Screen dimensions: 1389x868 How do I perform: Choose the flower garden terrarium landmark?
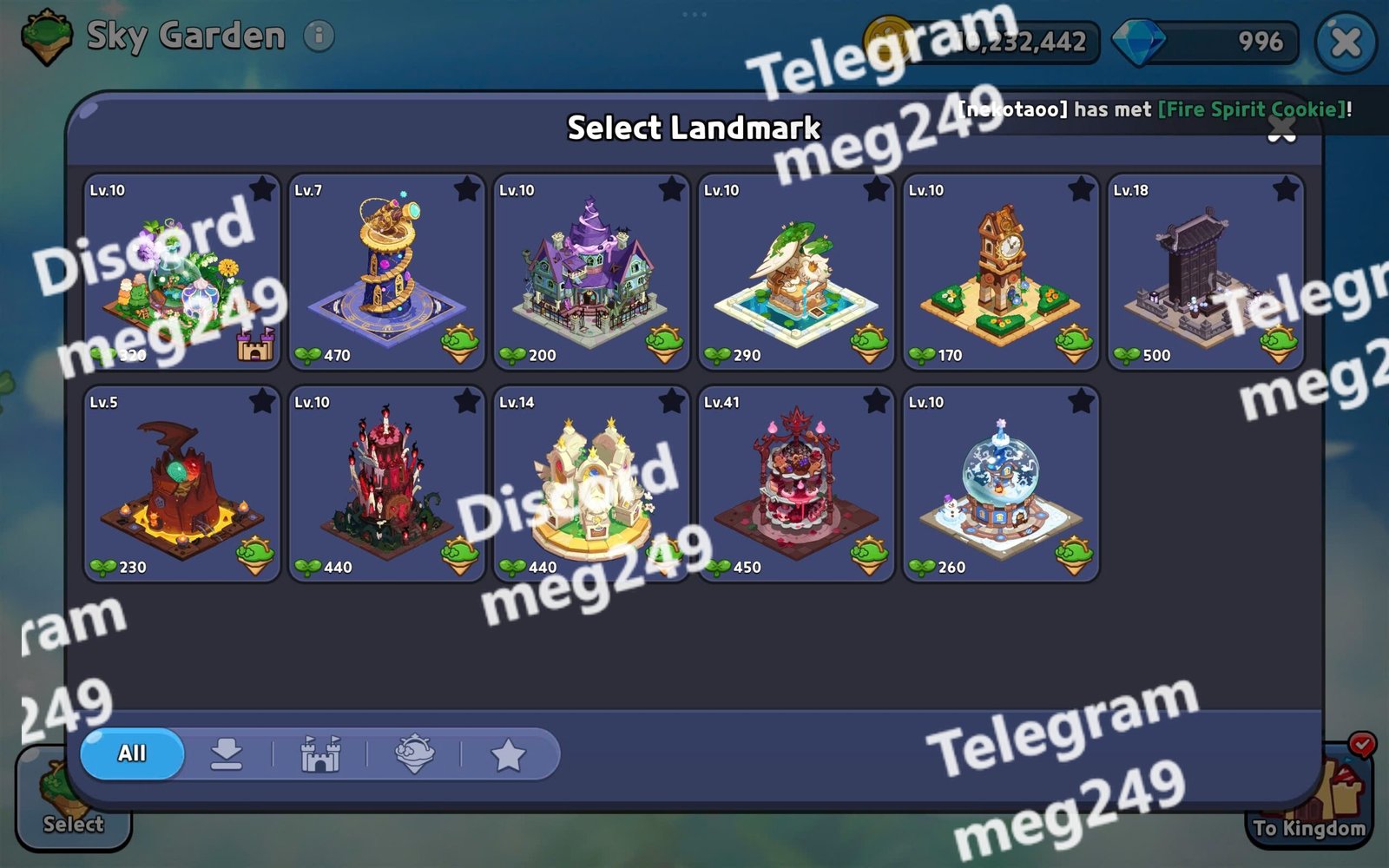181,272
